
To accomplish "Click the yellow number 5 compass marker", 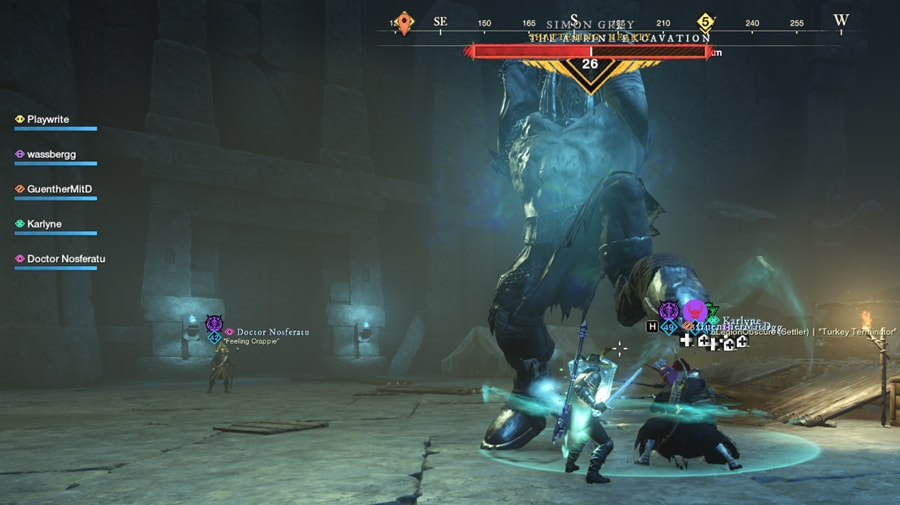I will [706, 21].
